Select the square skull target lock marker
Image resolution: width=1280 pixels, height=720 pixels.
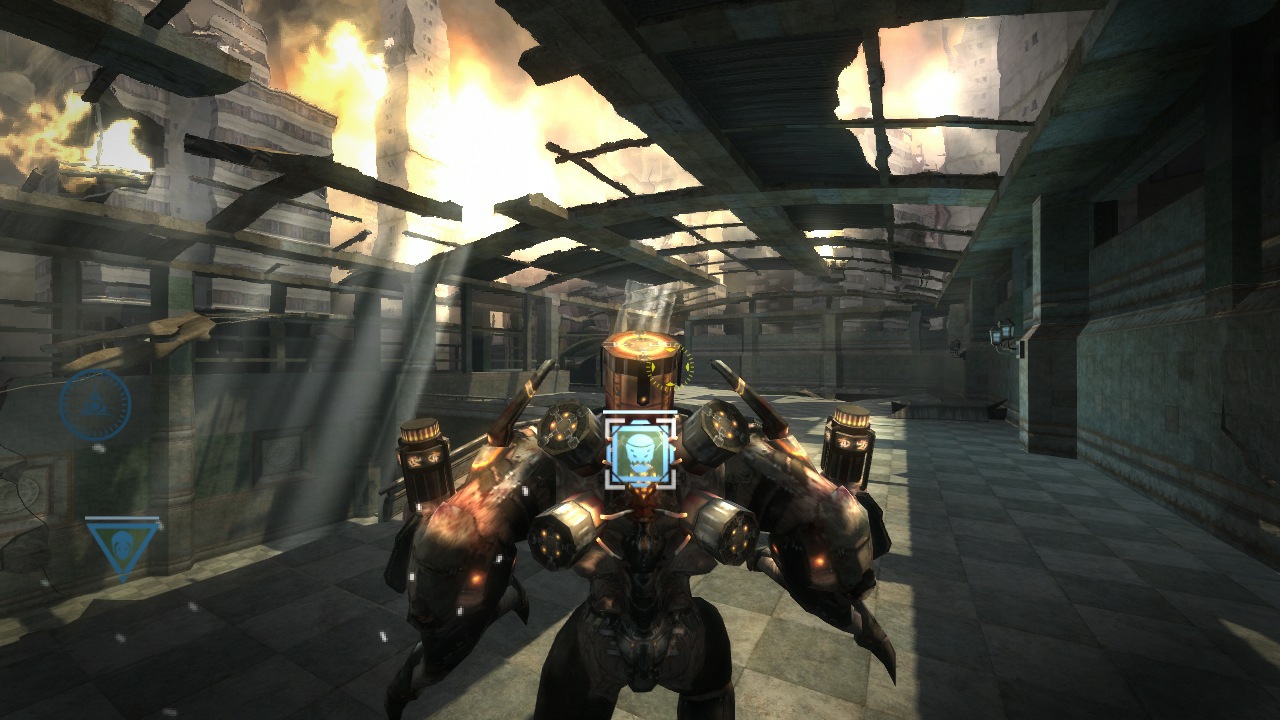point(640,452)
